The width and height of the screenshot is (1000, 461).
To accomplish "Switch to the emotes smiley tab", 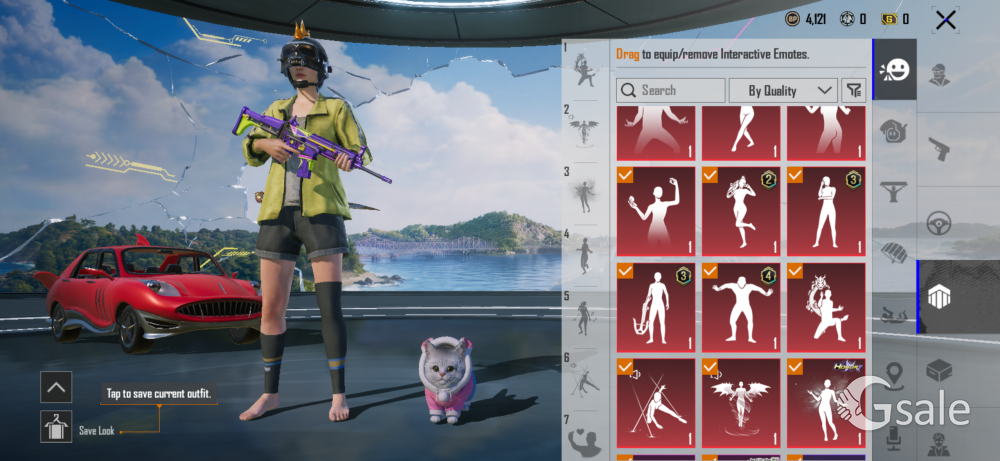I will click(894, 70).
